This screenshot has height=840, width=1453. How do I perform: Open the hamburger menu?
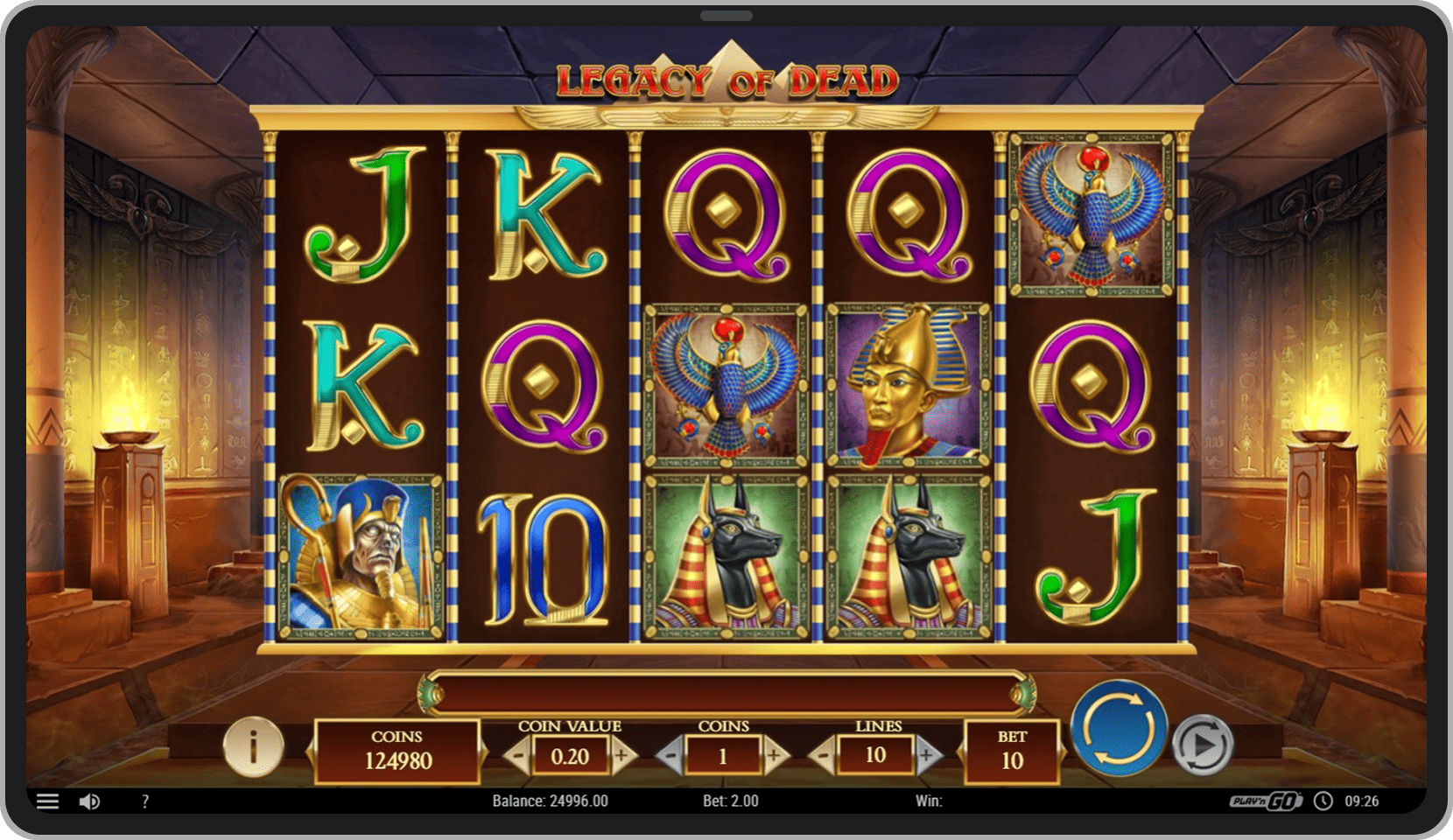pos(48,801)
